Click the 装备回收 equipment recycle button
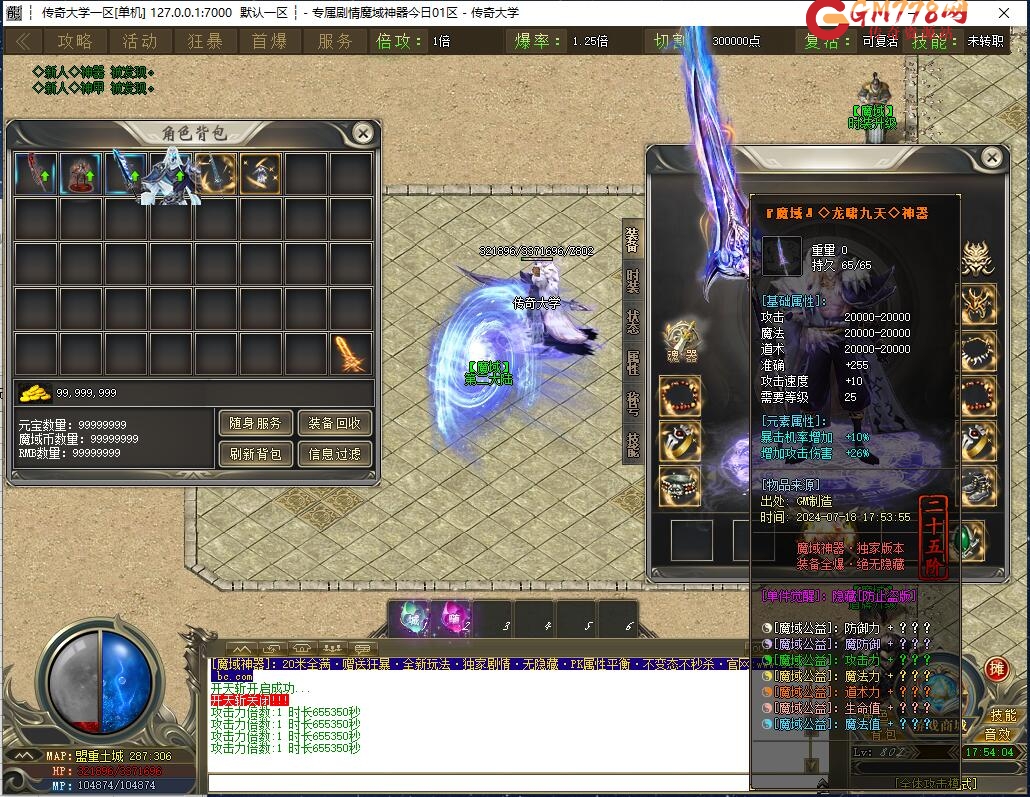Screen dimensions: 1030x797 [334, 423]
